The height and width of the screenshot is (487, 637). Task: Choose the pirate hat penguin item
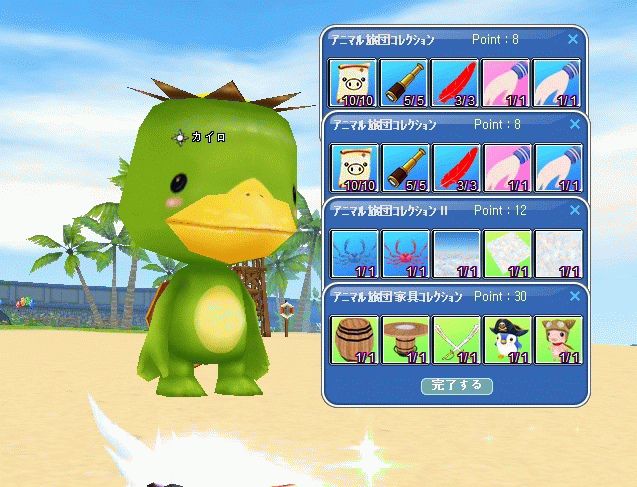tap(507, 340)
